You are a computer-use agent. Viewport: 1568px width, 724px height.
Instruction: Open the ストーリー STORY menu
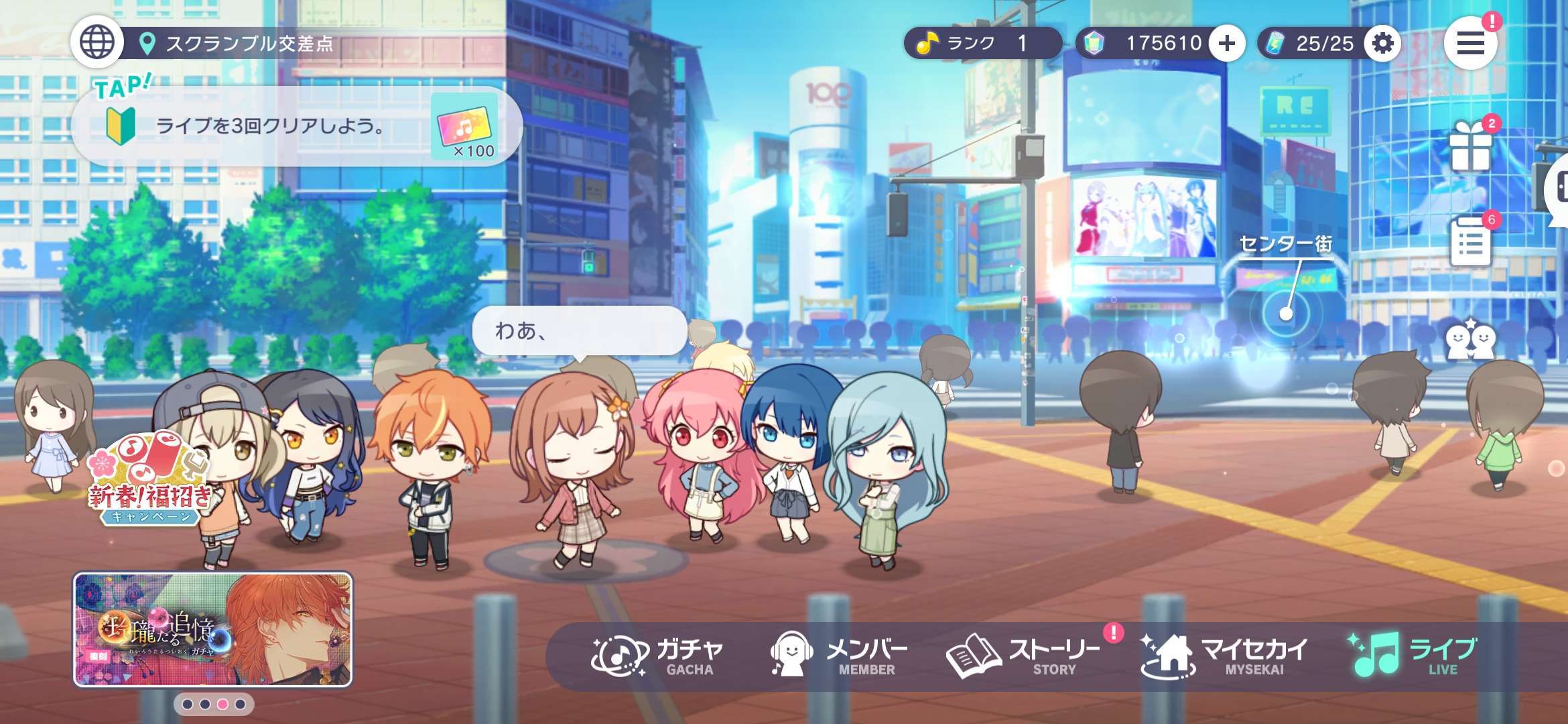(x=1023, y=656)
